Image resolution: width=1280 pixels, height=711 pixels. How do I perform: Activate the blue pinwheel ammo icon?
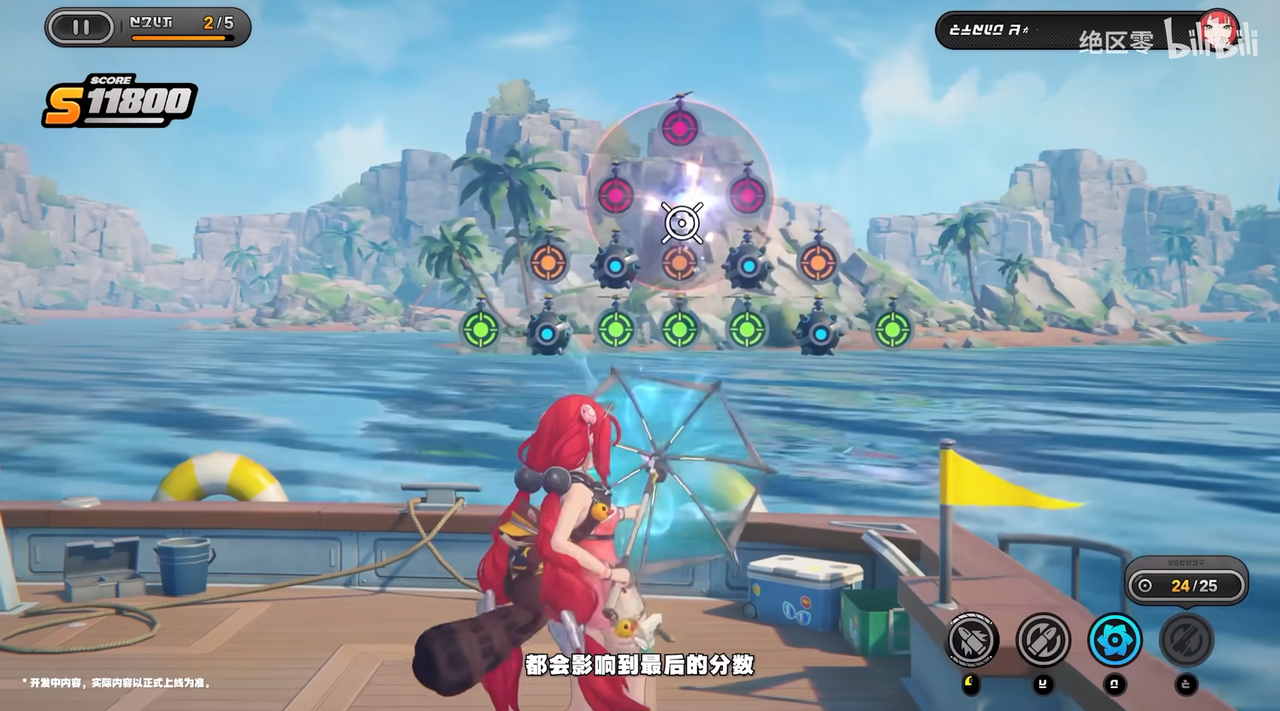[1115, 640]
